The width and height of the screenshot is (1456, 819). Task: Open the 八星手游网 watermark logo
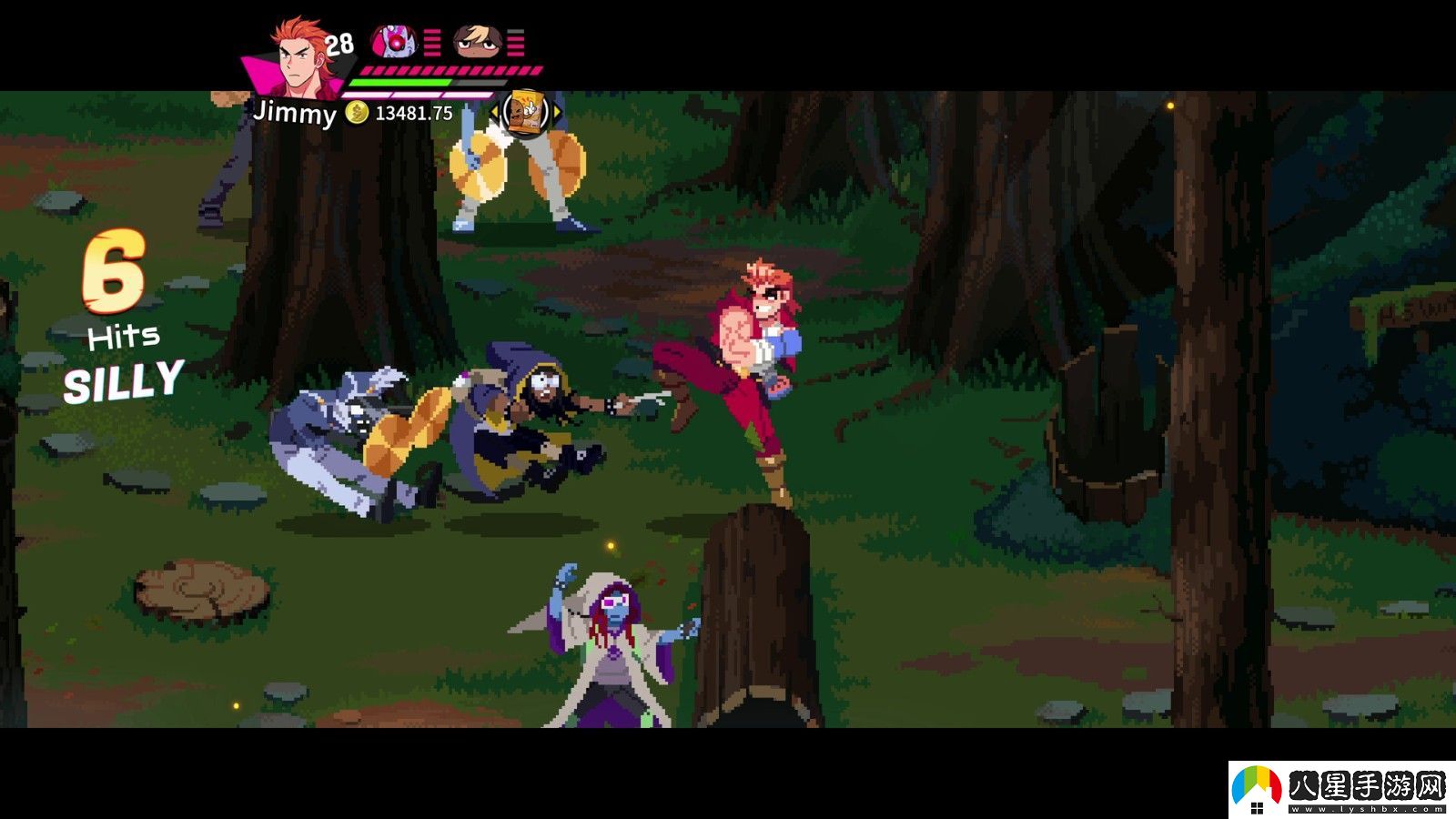[1341, 789]
